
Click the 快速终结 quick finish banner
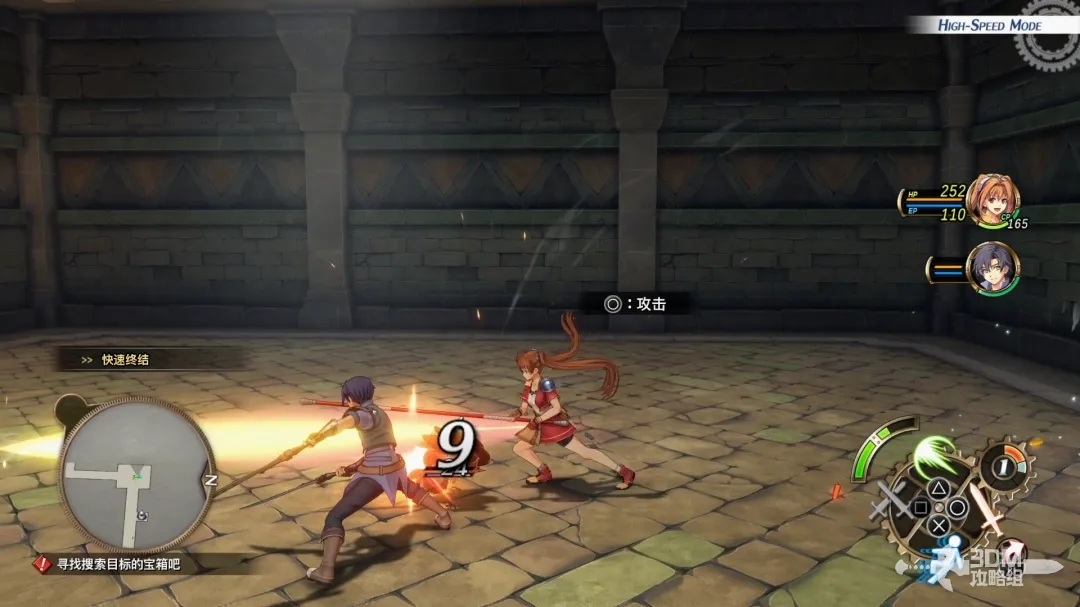125,359
